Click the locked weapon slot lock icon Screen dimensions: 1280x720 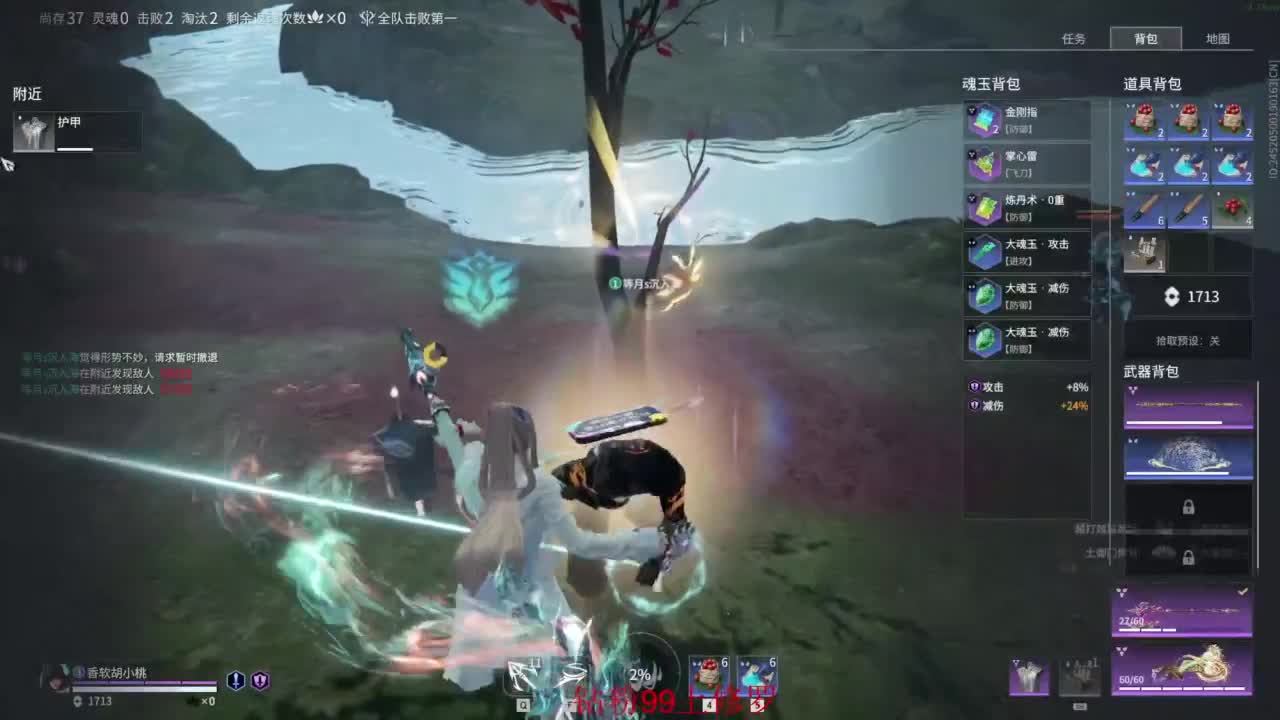pos(1188,506)
